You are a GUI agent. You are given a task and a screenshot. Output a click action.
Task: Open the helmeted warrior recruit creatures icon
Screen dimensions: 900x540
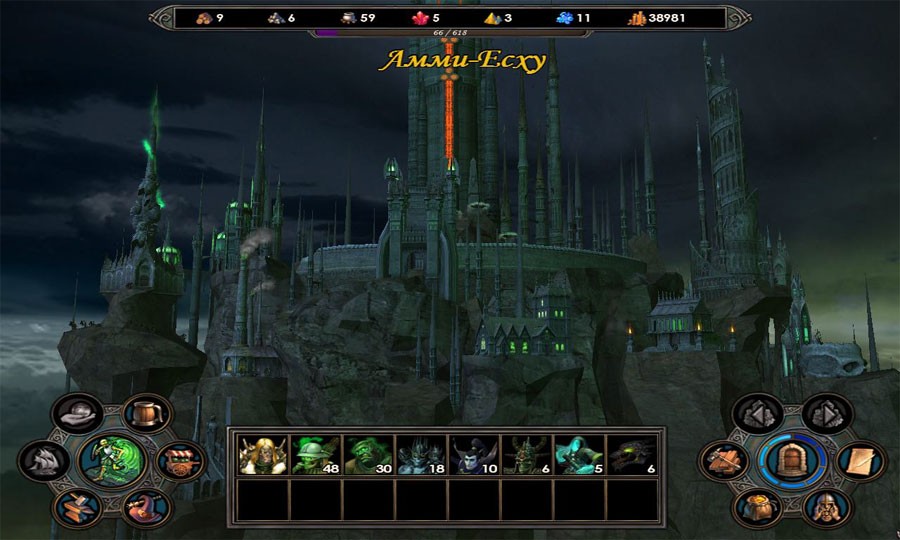point(826,507)
